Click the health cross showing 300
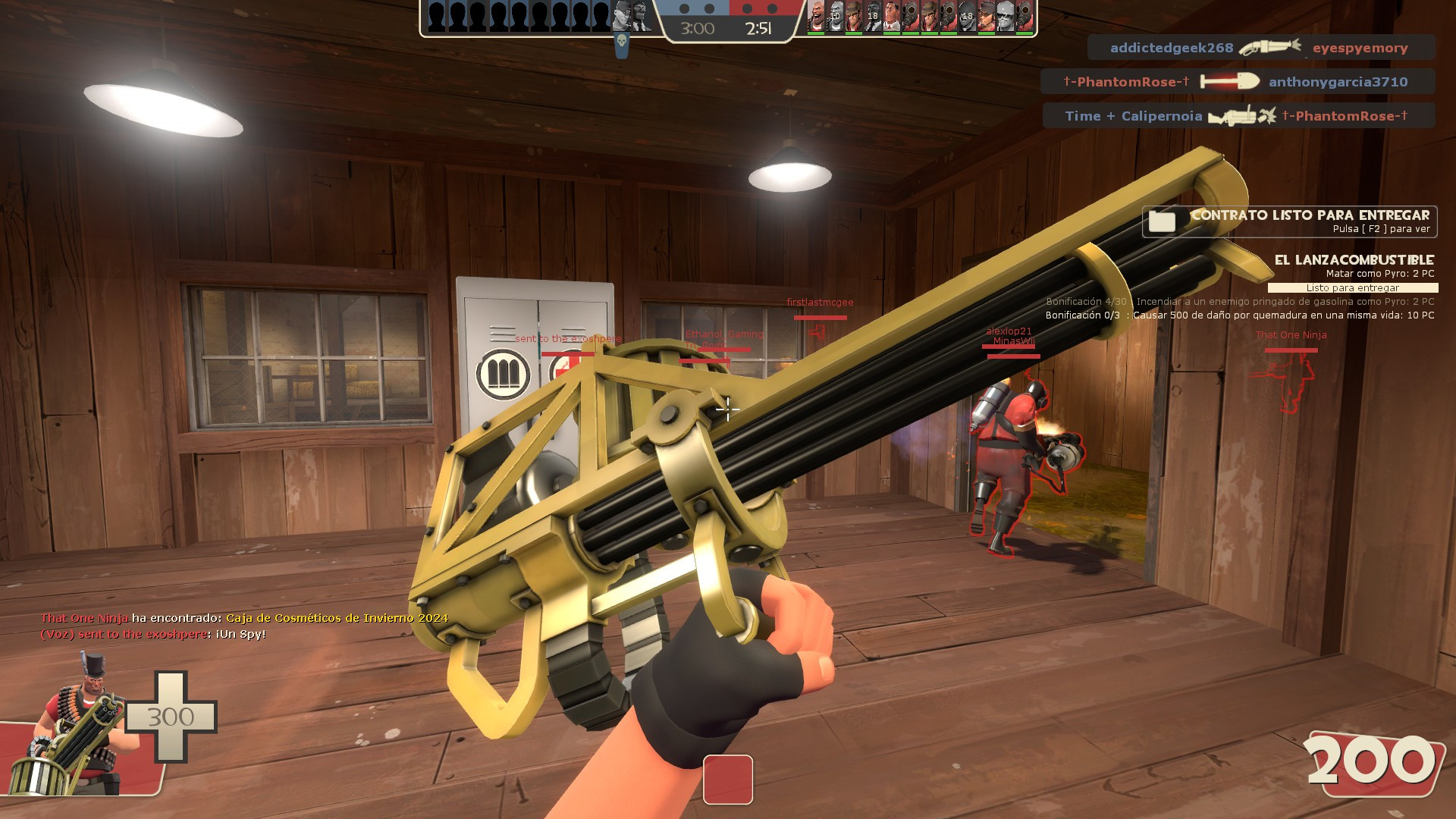1456x819 pixels. tap(171, 717)
